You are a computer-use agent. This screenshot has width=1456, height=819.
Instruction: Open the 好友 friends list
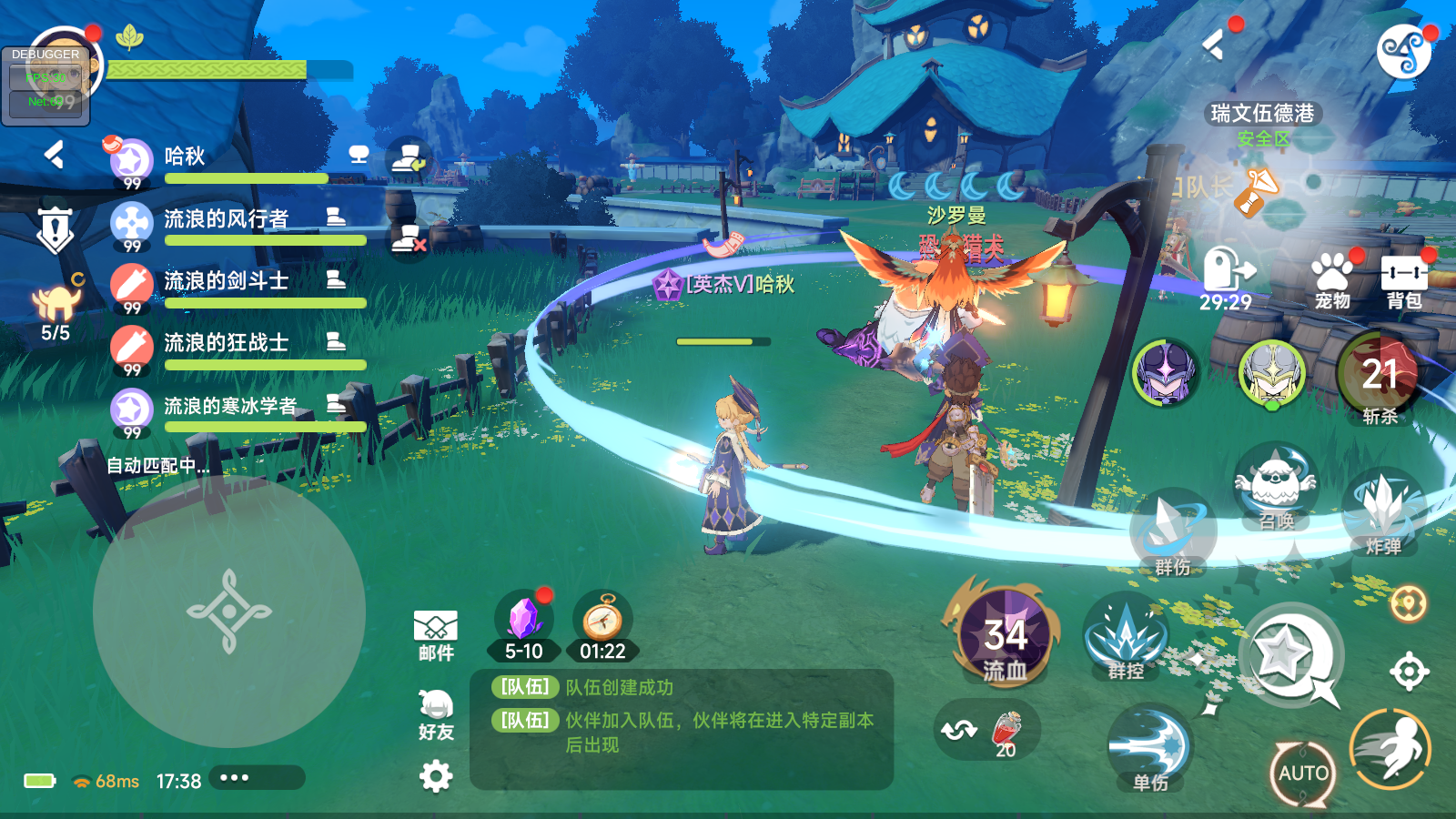pos(436,714)
